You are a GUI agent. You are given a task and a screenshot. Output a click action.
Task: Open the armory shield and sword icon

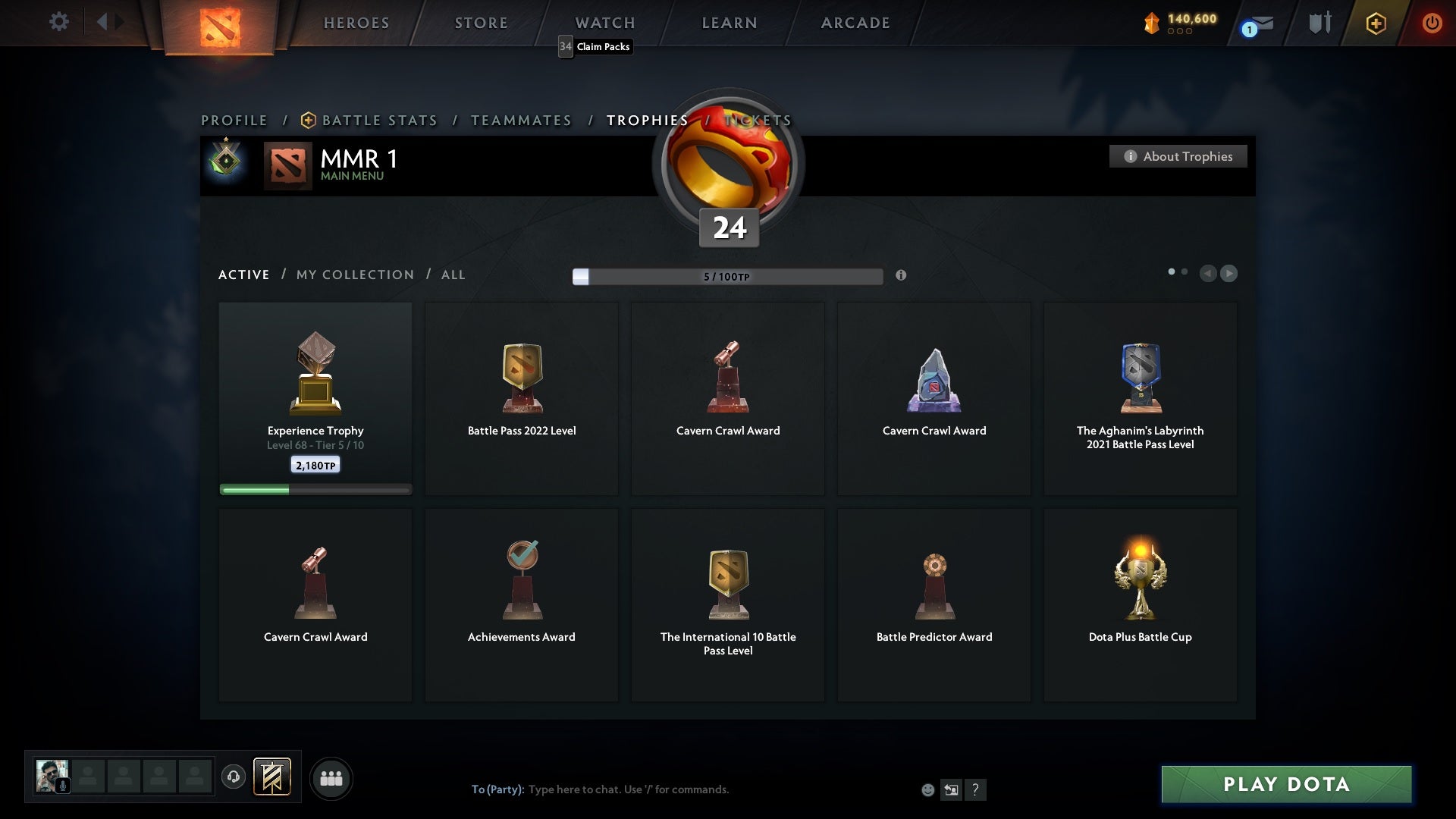(x=1319, y=23)
